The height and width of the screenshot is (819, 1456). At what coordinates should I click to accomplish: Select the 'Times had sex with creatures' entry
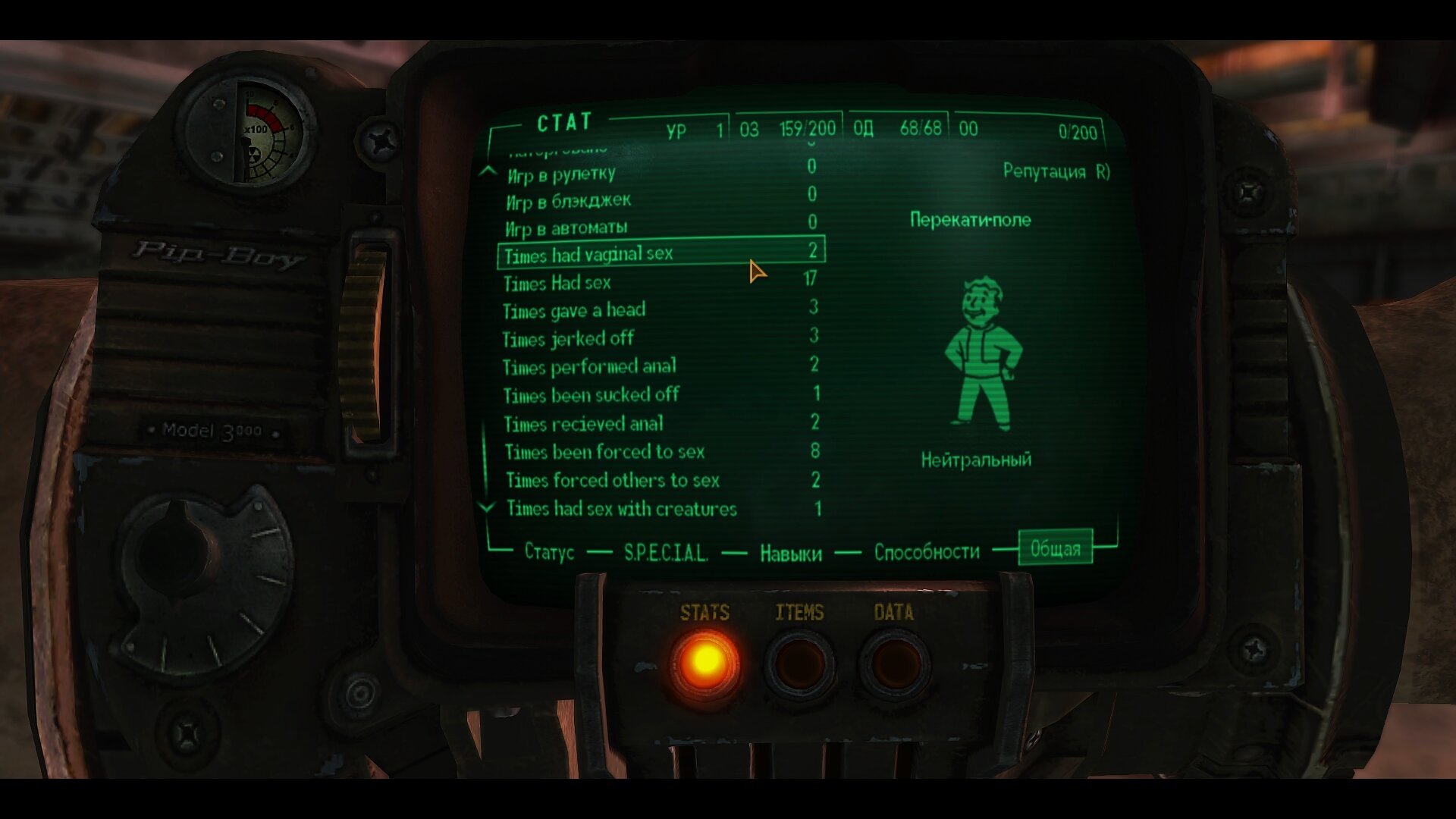coord(622,508)
